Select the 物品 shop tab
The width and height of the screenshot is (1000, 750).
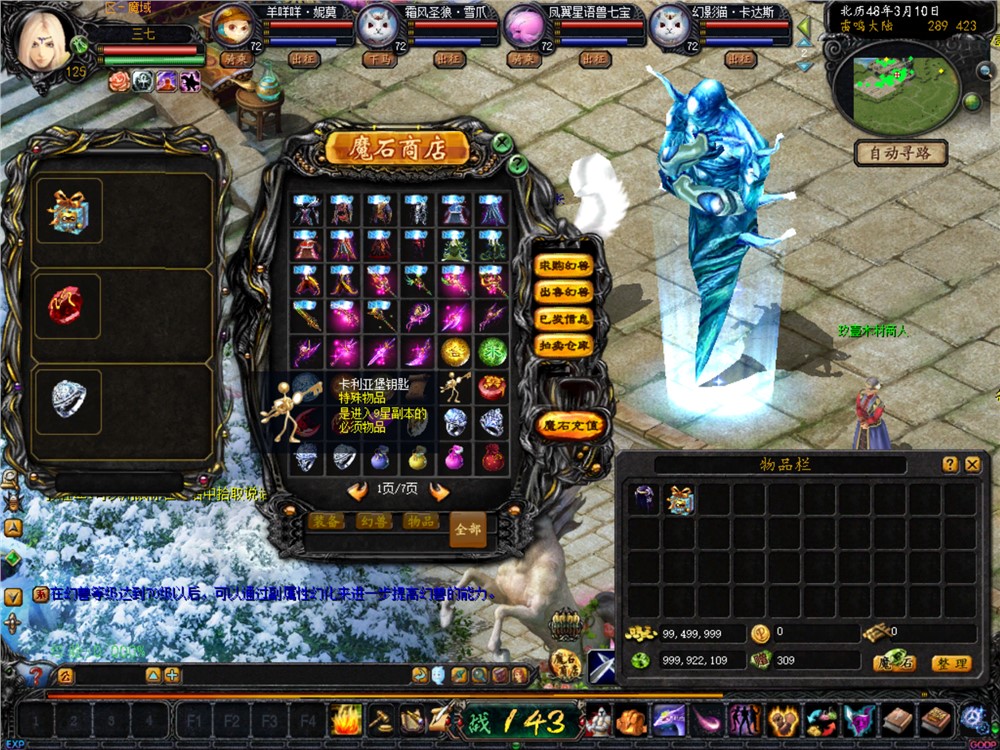[420, 522]
